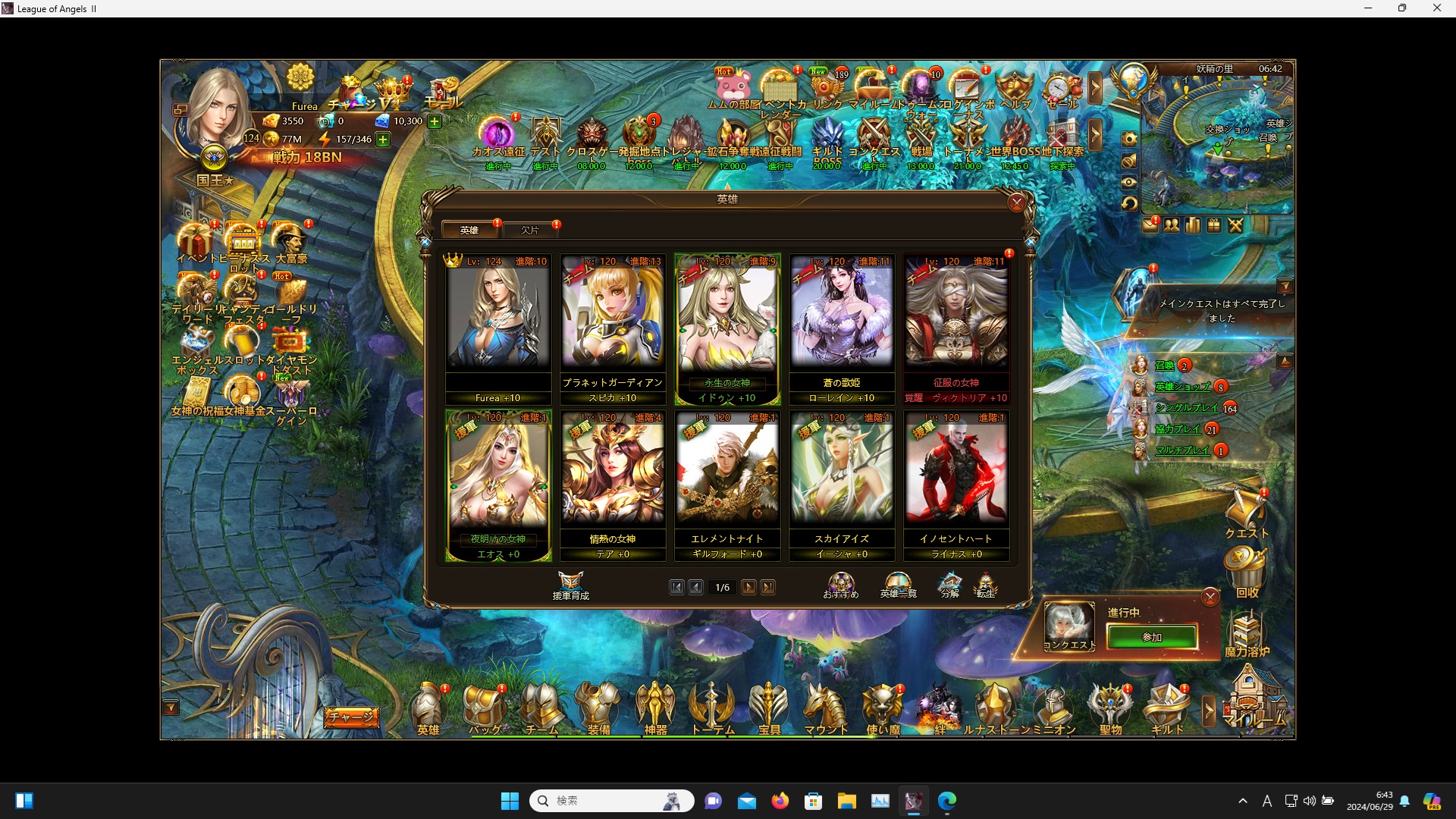Collapse the bottom bar chevron near マイルーム
This screenshot has height=819, width=1456.
coord(1209,711)
